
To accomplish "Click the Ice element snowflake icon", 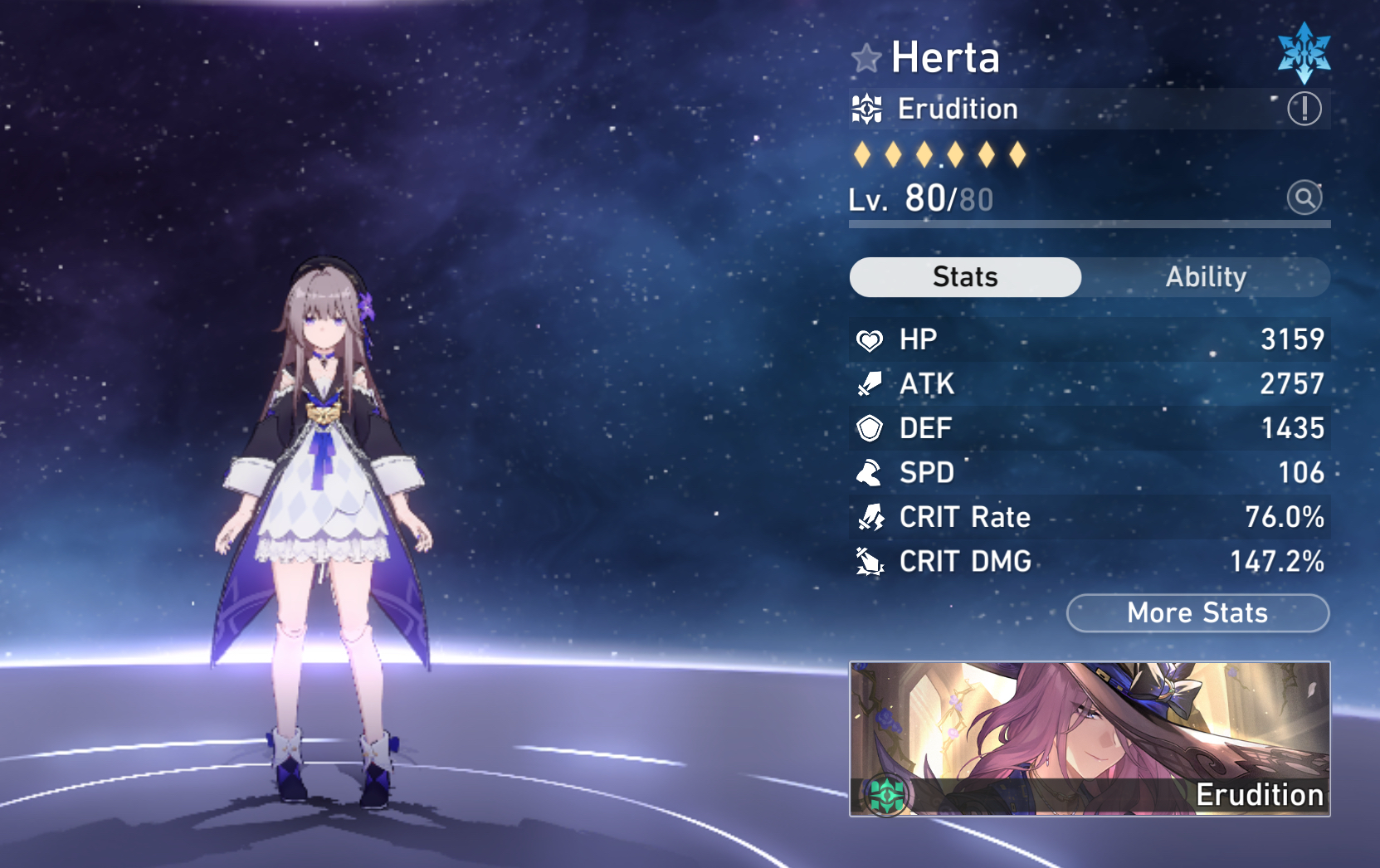I will coord(1304,53).
